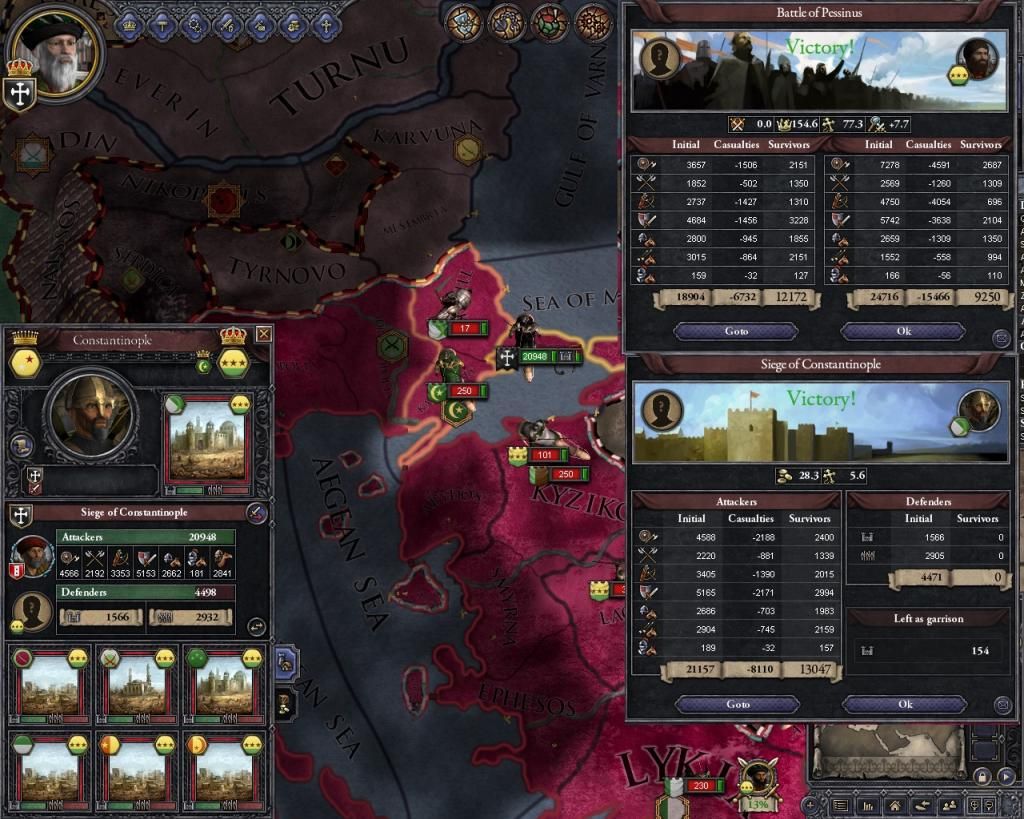This screenshot has width=1024, height=819.
Task: Click Ok on the Battle of Pessinus report
Action: pos(903,331)
